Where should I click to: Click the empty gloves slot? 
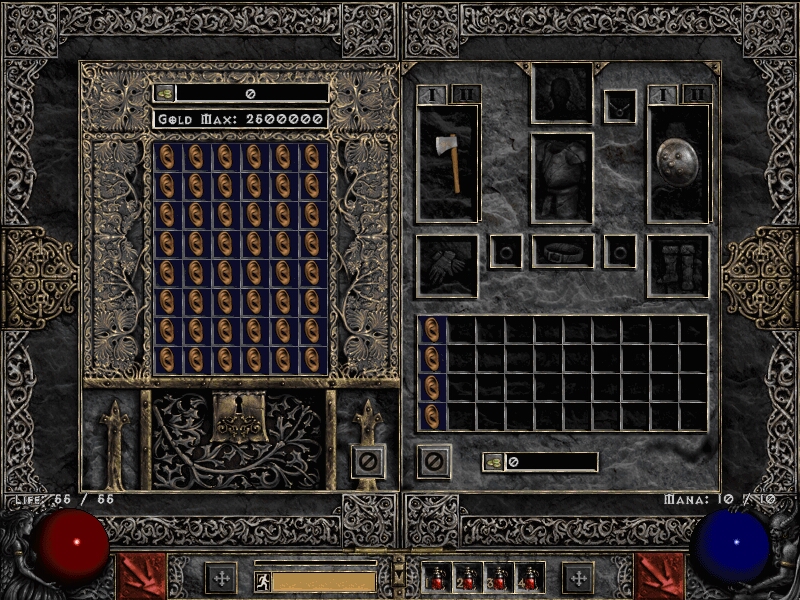pos(447,266)
